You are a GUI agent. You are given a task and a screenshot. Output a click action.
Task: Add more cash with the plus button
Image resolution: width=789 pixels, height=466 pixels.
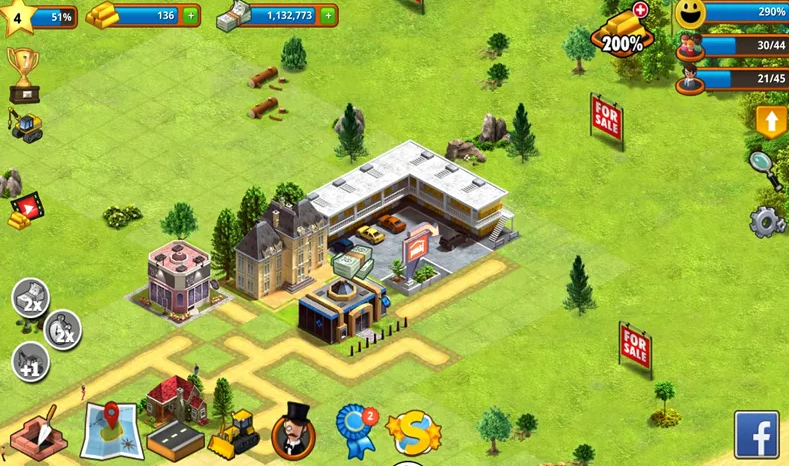328,15
